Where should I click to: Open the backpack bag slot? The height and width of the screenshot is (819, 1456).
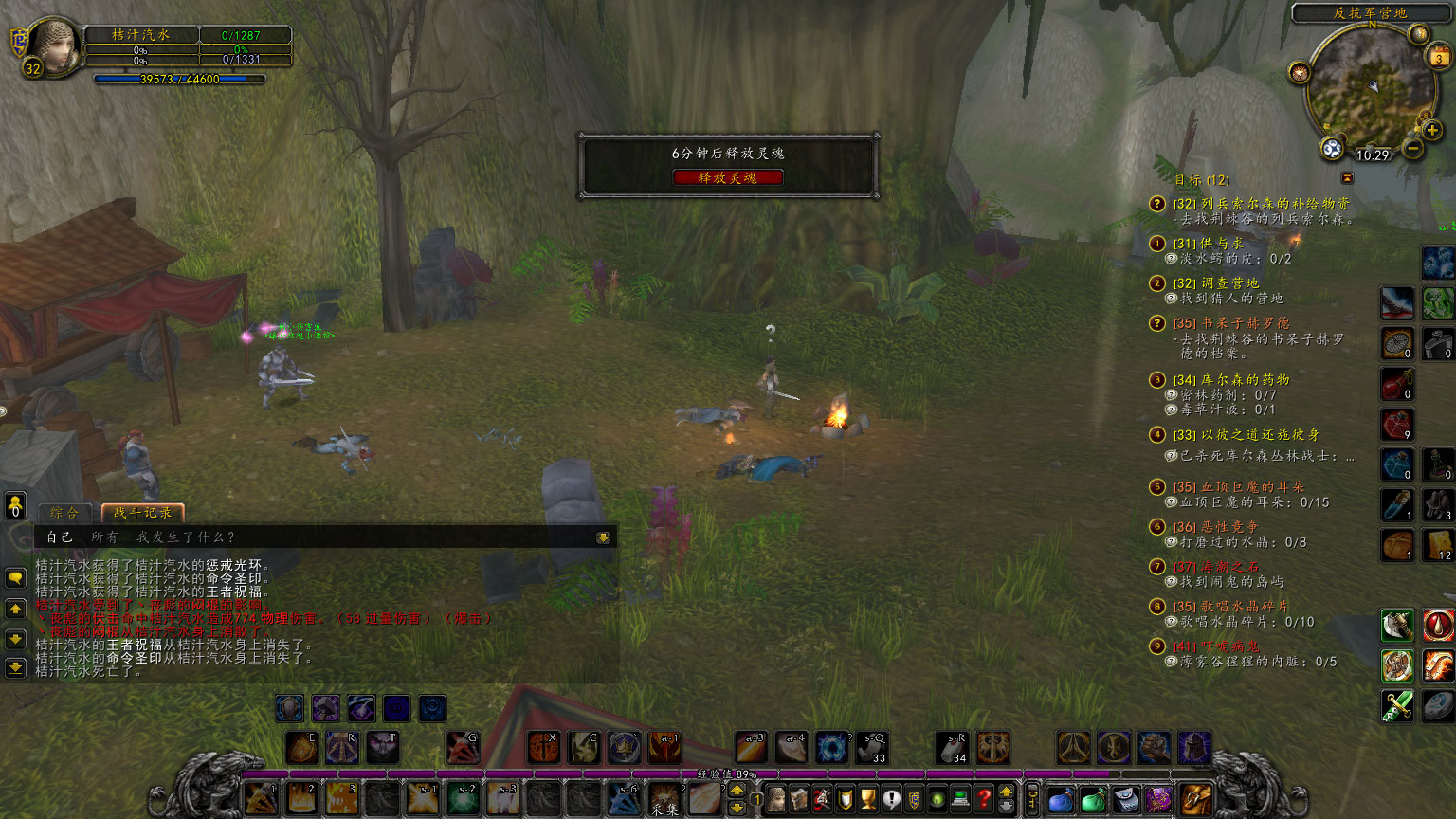tap(1194, 799)
